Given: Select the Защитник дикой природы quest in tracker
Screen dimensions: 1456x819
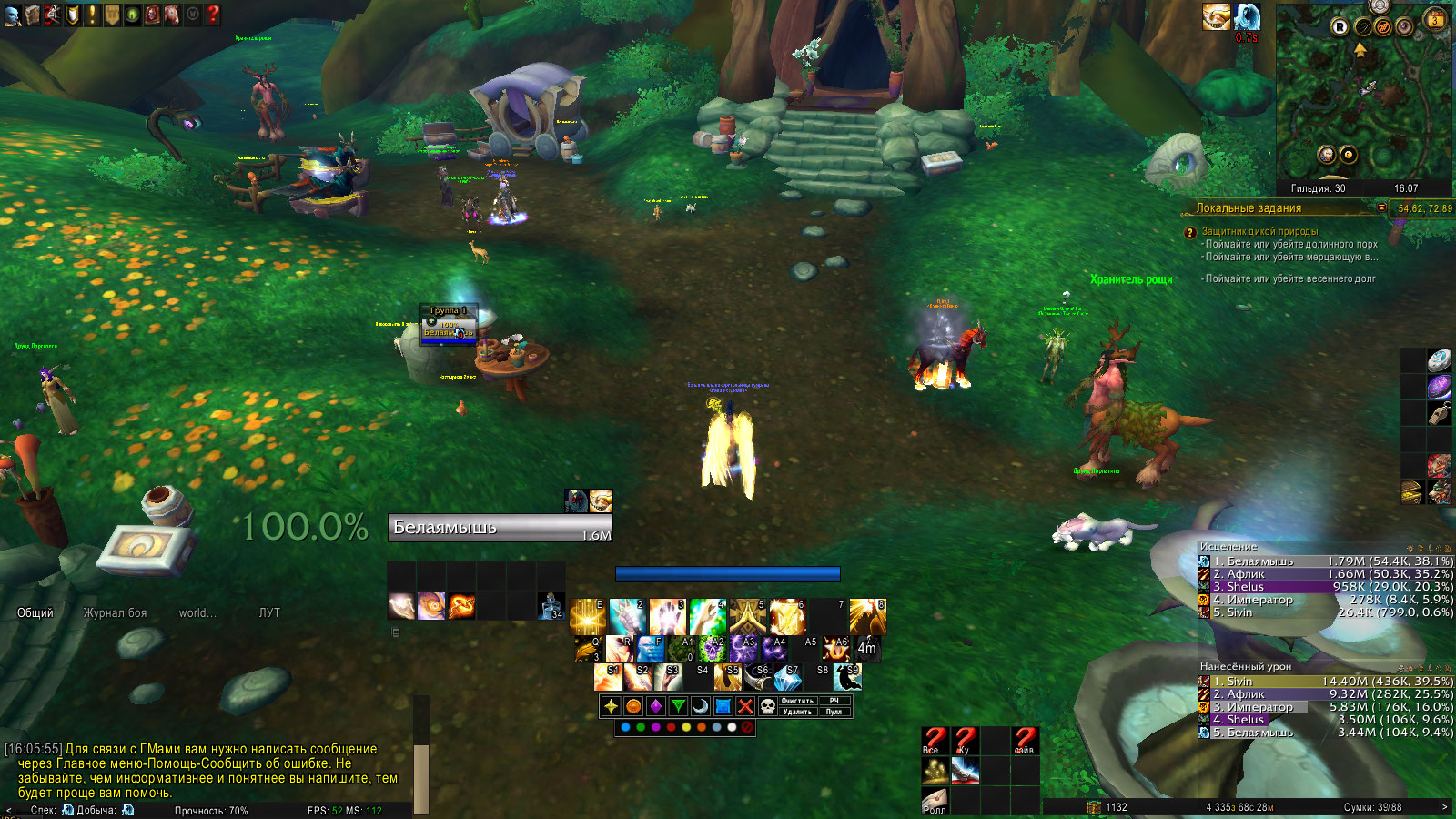Looking at the screenshot, I should (1259, 231).
